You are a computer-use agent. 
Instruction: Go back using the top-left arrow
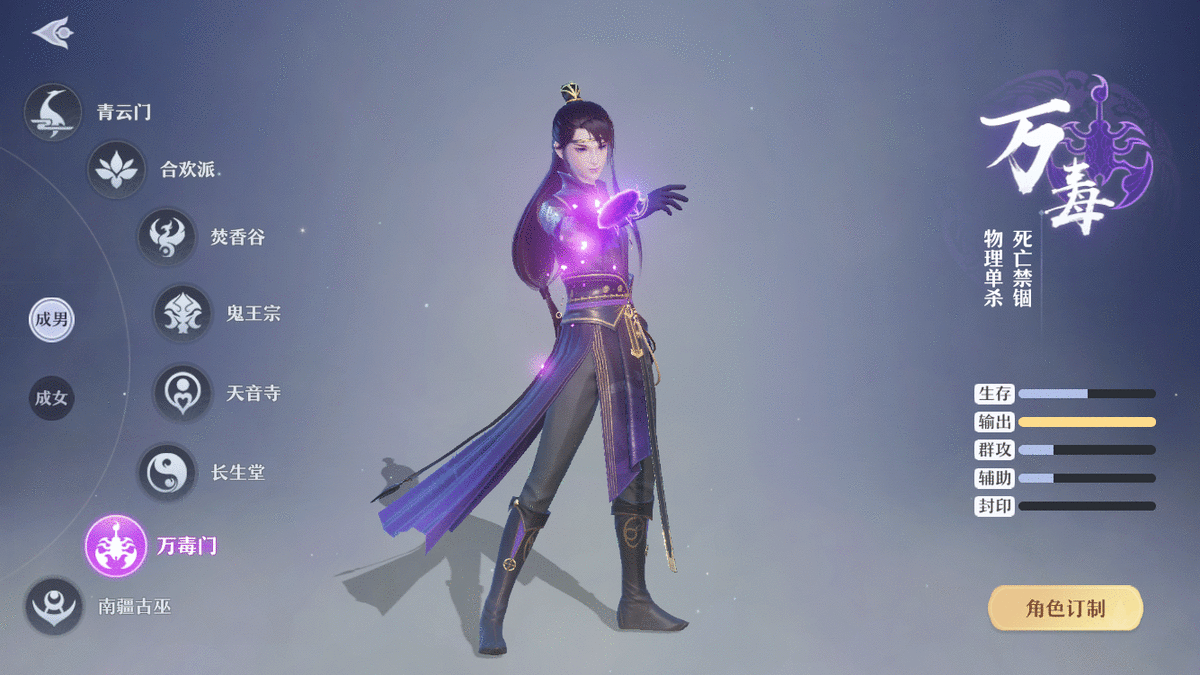tap(52, 32)
